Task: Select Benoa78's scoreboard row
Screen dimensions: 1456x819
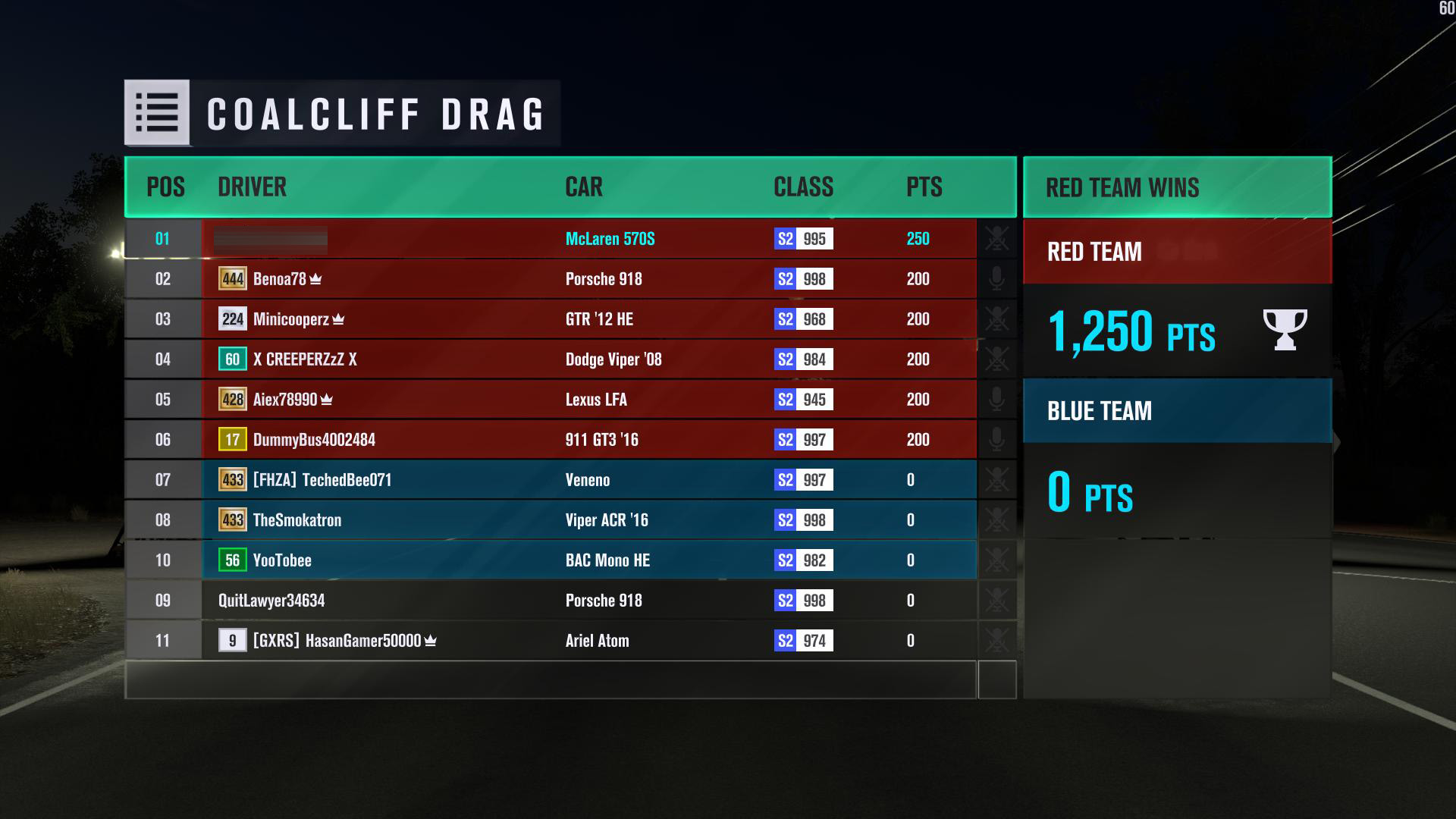Action: click(550, 279)
